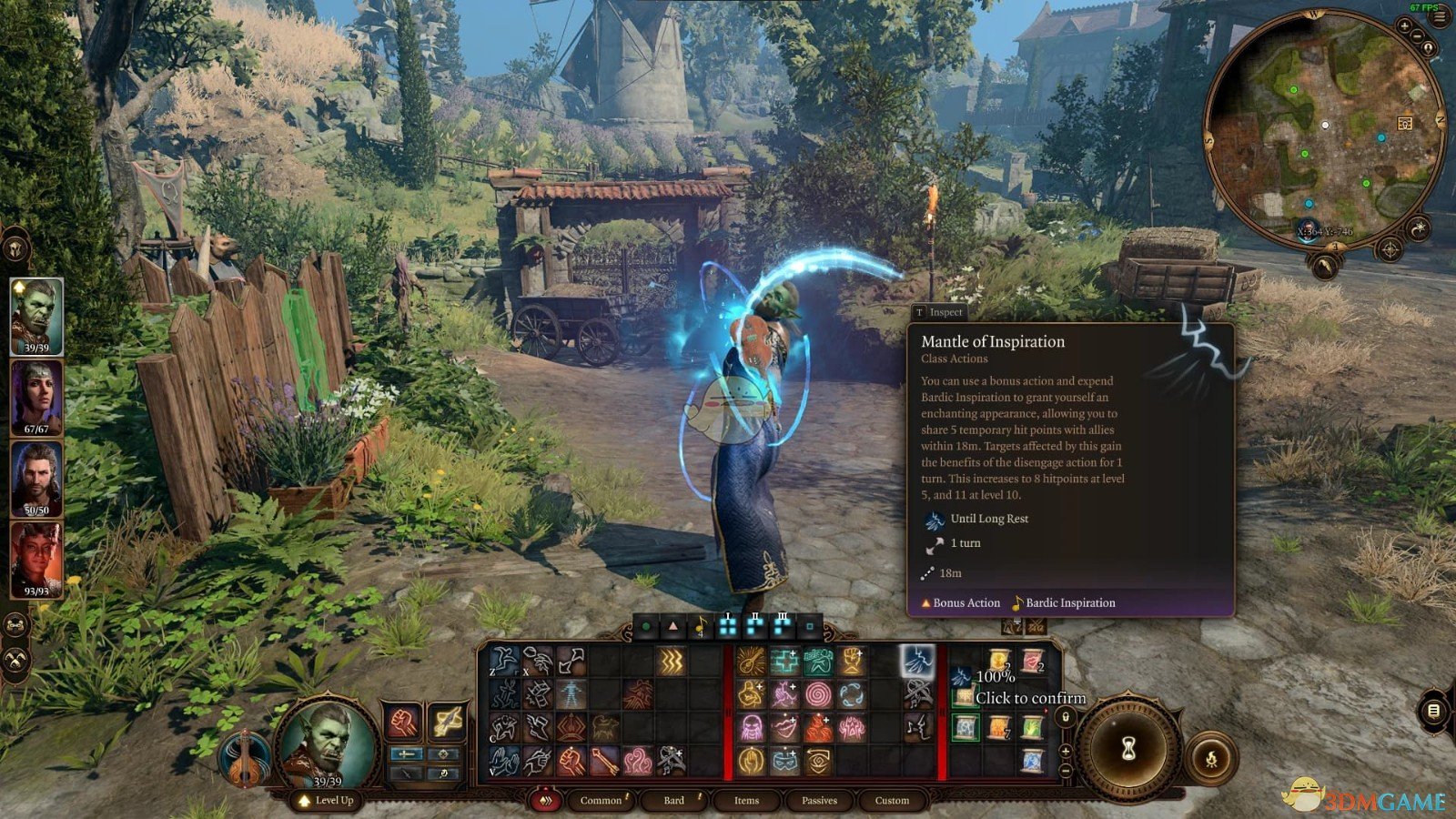Switch to the Common hotbar tab
The height and width of the screenshot is (819, 1456).
coord(601,801)
